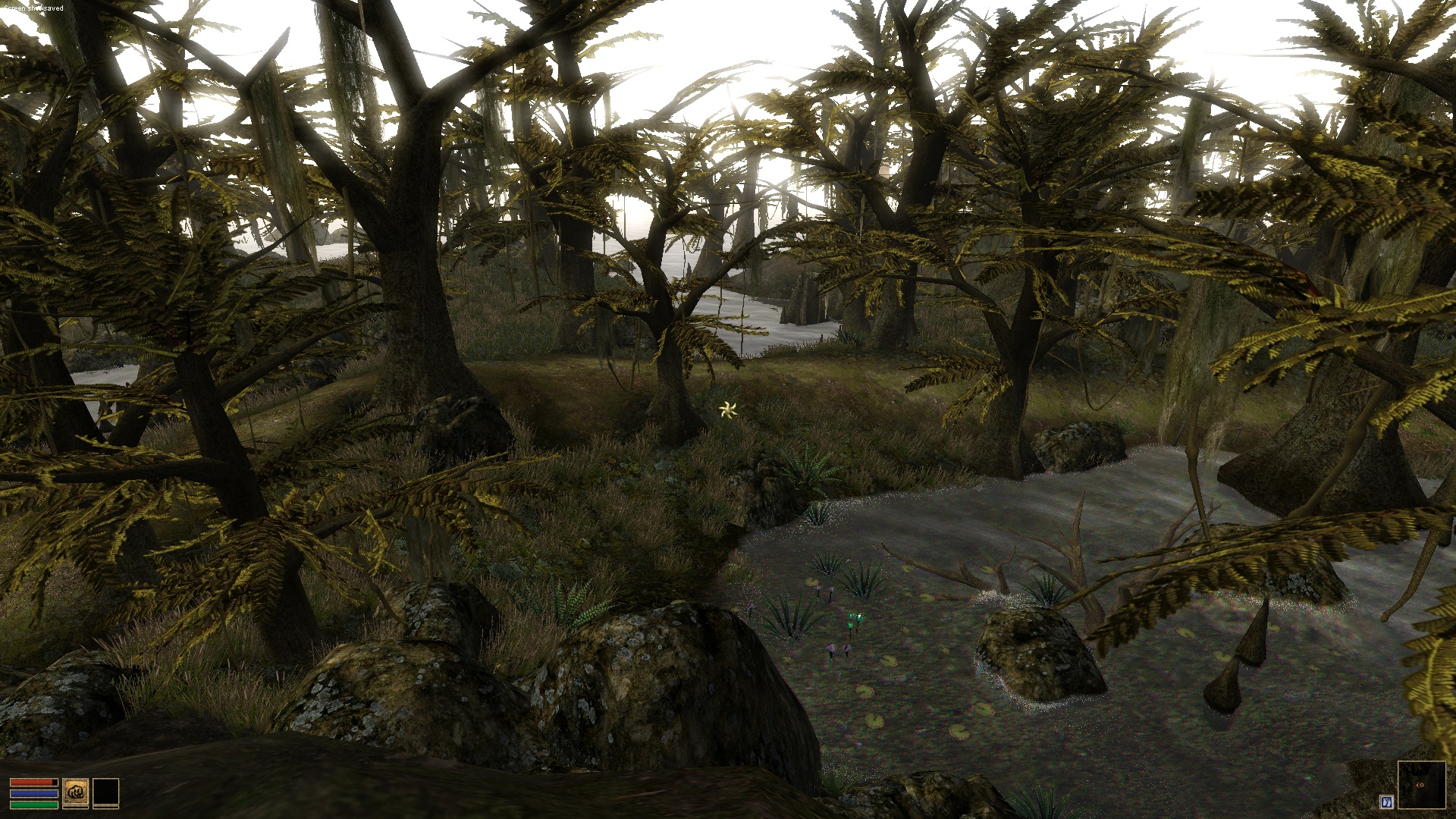
Task: Click the green fatigue bar
Action: click(34, 805)
